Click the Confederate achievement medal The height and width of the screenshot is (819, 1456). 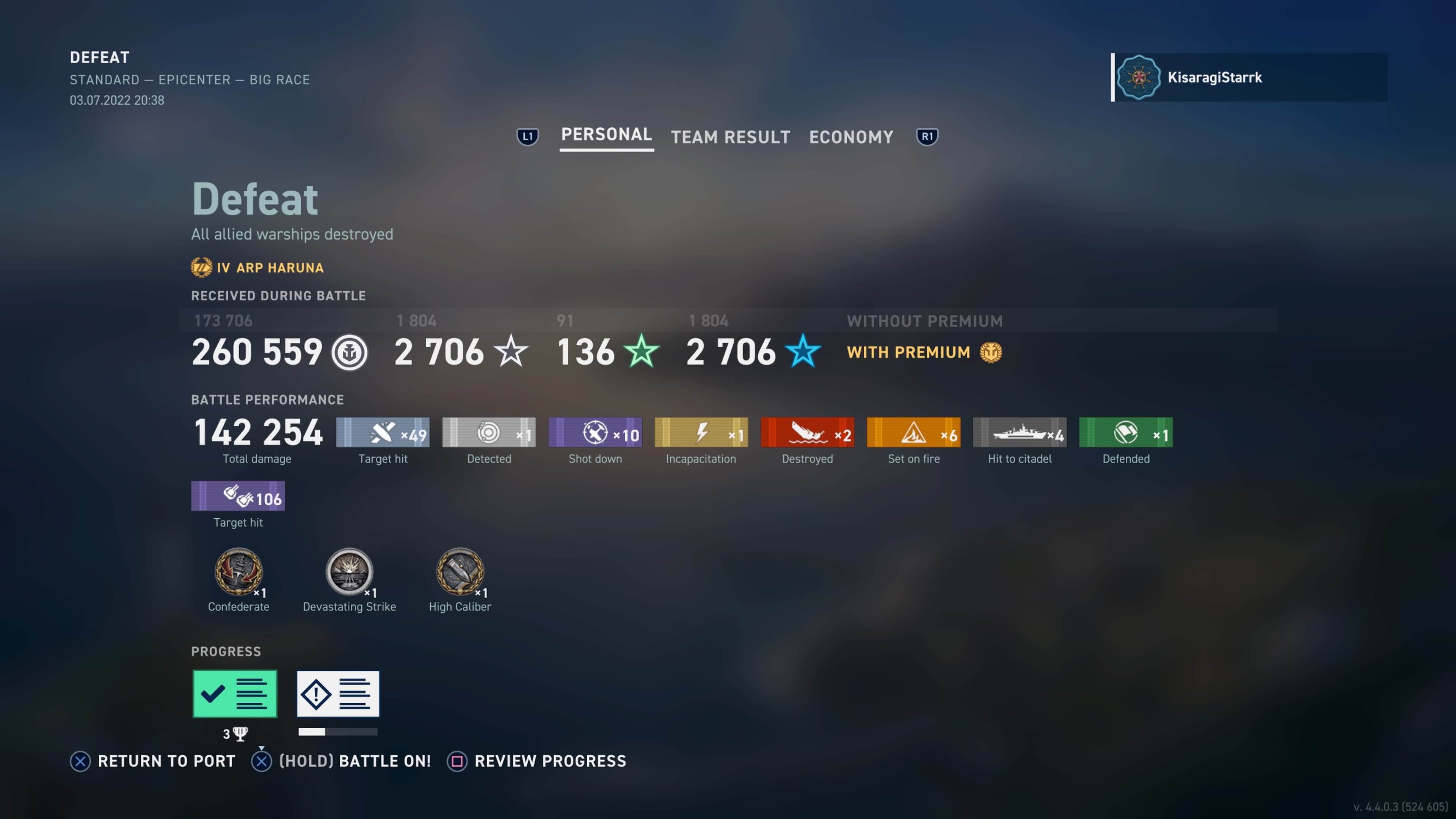point(238,573)
